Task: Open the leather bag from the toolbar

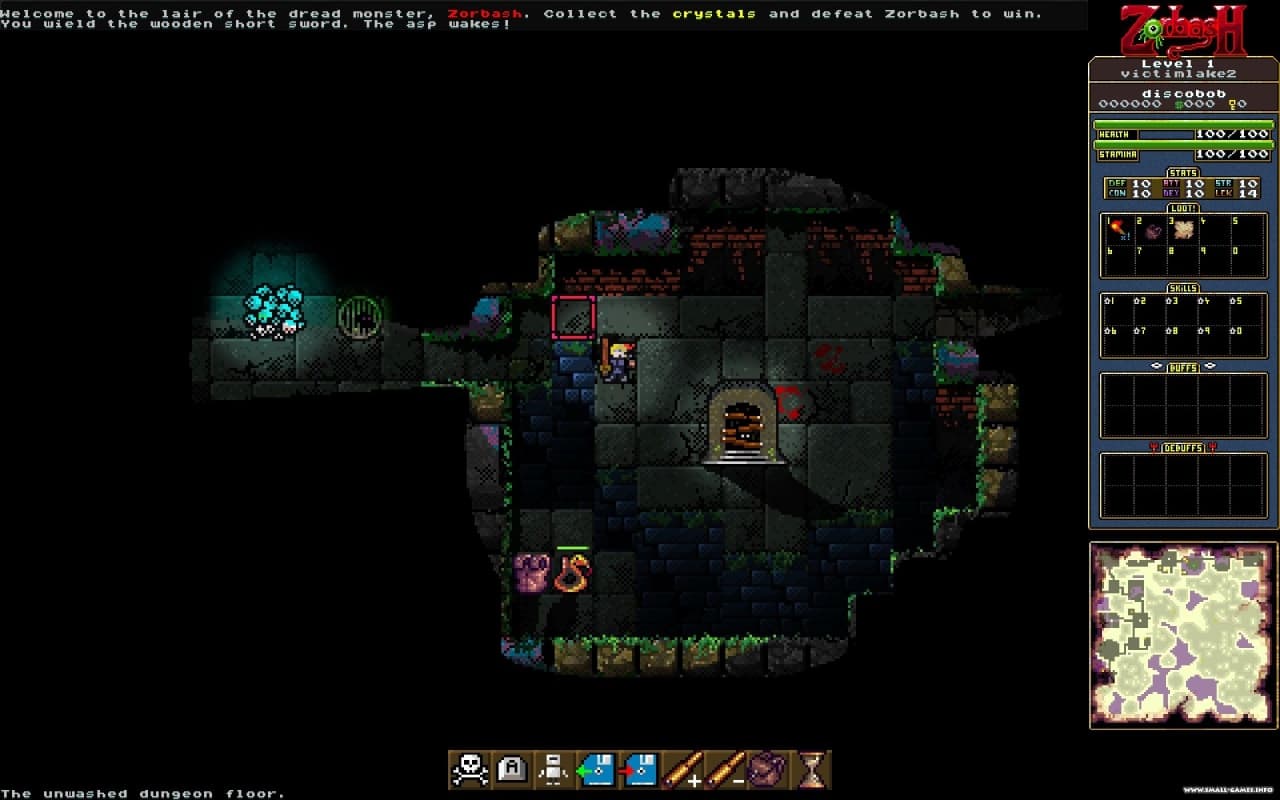Action: tap(767, 769)
